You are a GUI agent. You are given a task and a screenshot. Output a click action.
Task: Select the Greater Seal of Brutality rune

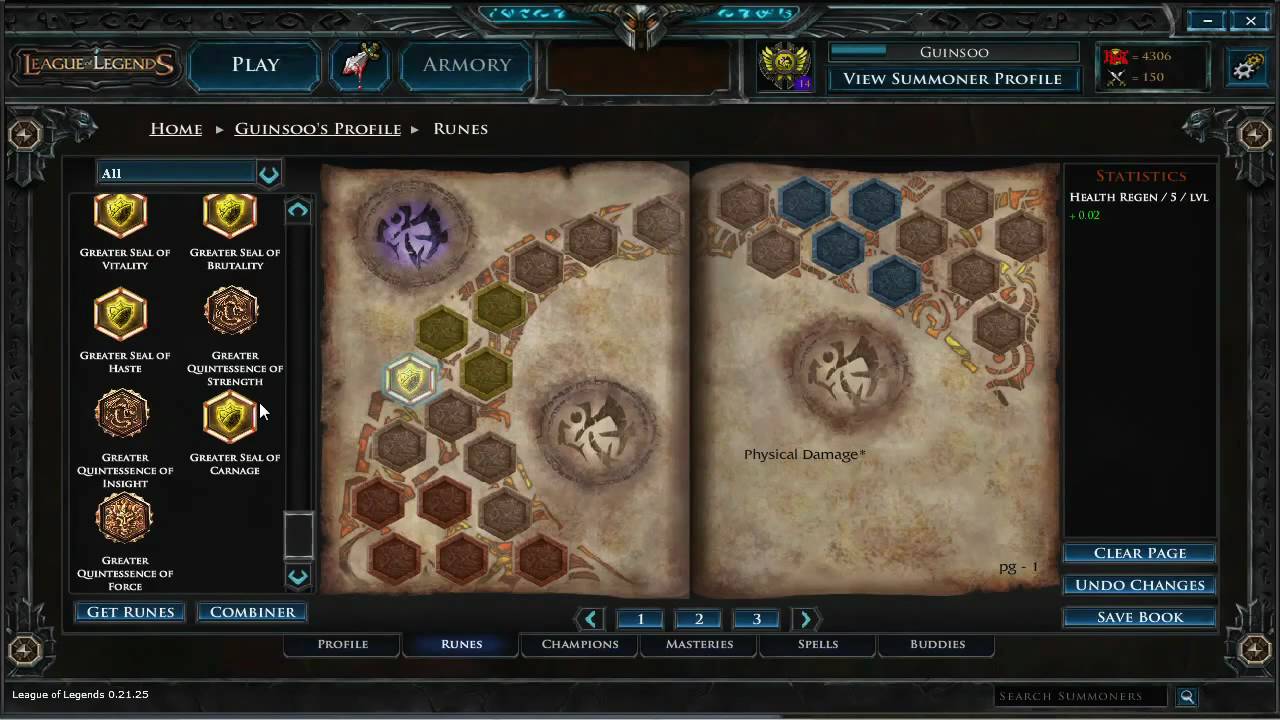231,213
